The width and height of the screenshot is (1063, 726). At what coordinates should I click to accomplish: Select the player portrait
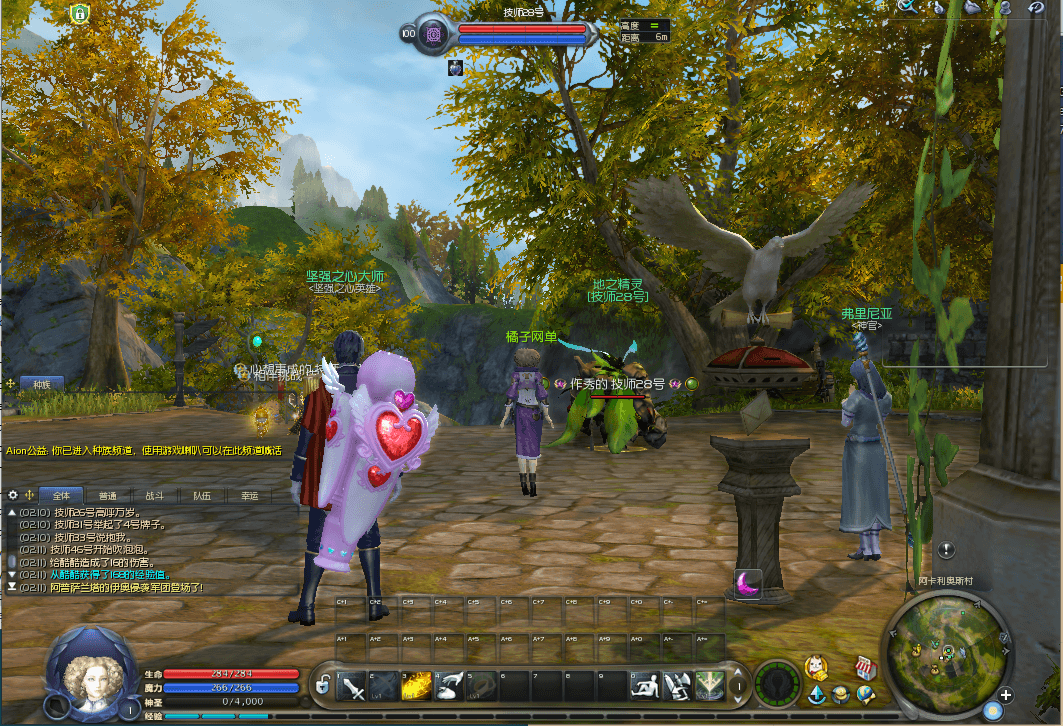pyautogui.click(x=92, y=675)
